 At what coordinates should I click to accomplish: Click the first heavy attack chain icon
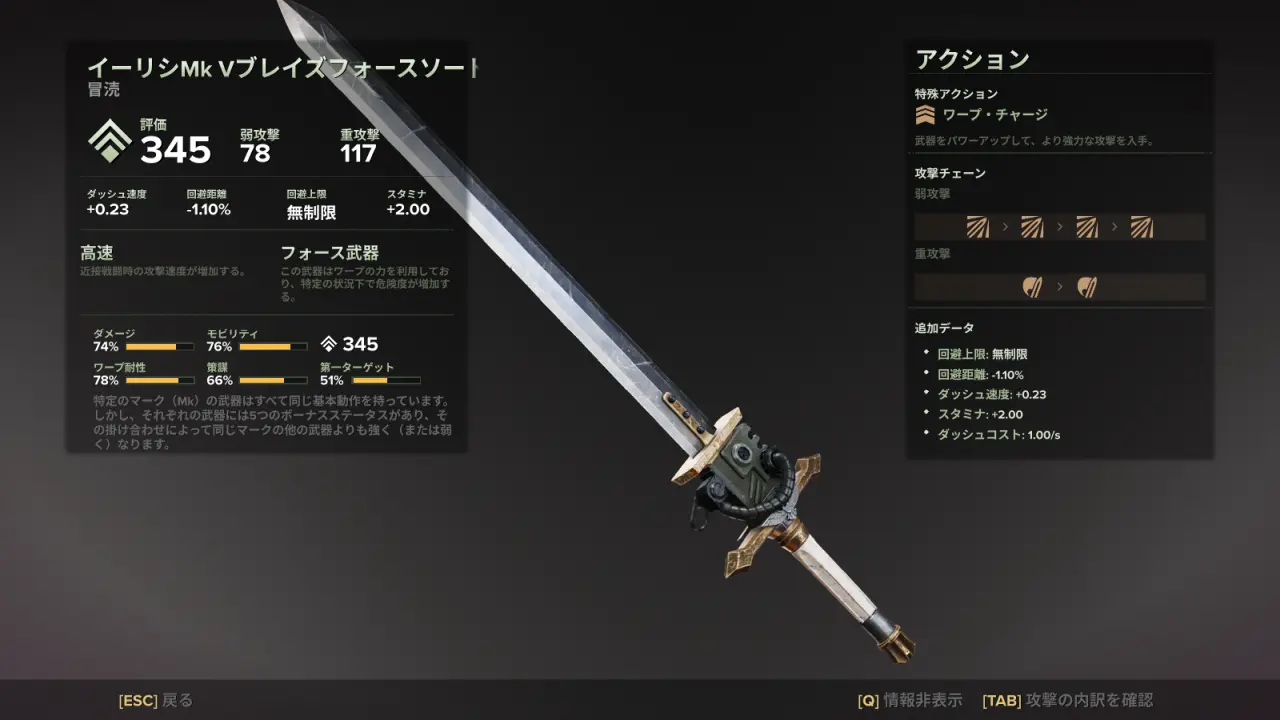[1030, 286]
